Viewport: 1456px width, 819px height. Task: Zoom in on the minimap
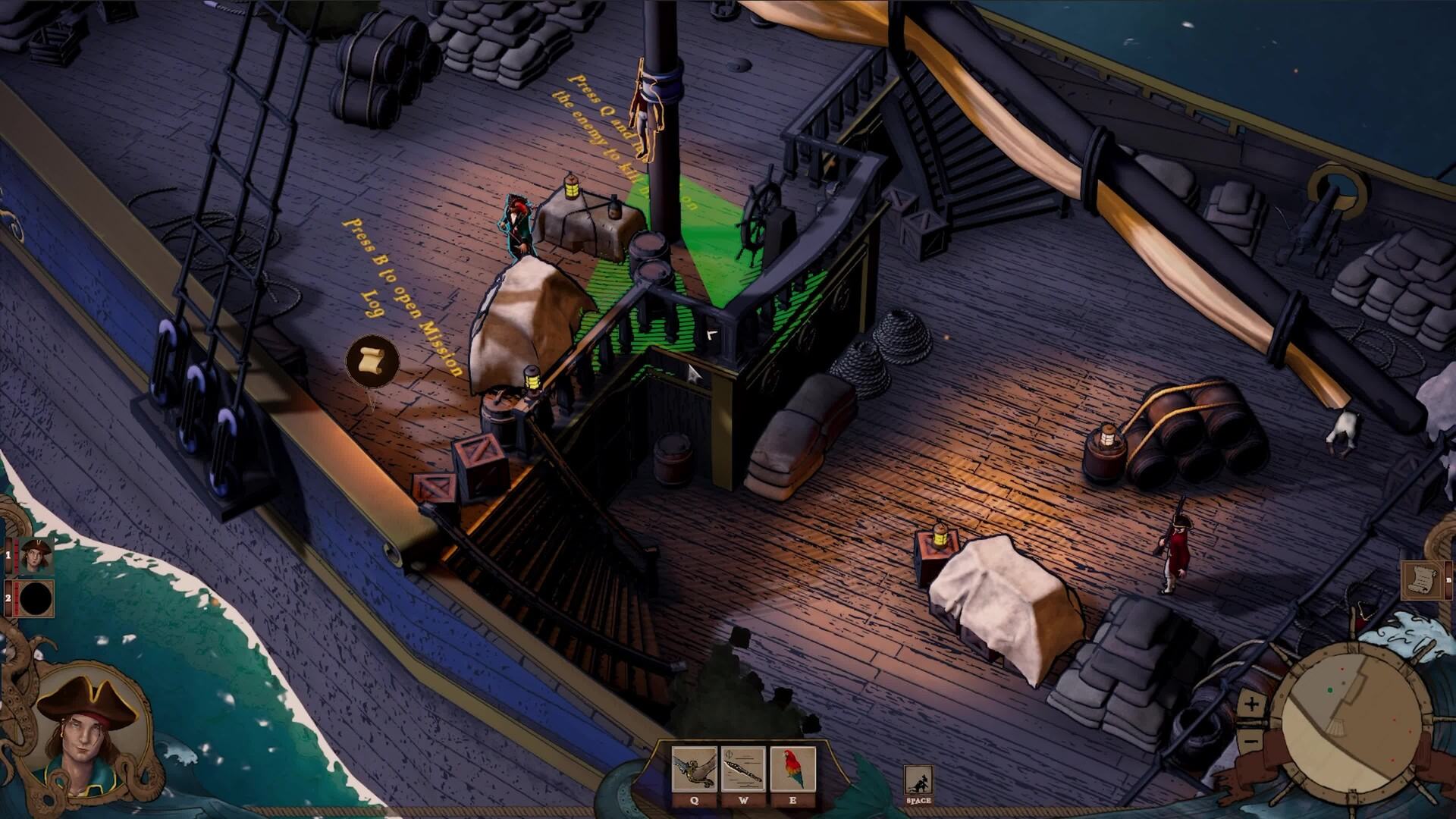[x=1251, y=704]
